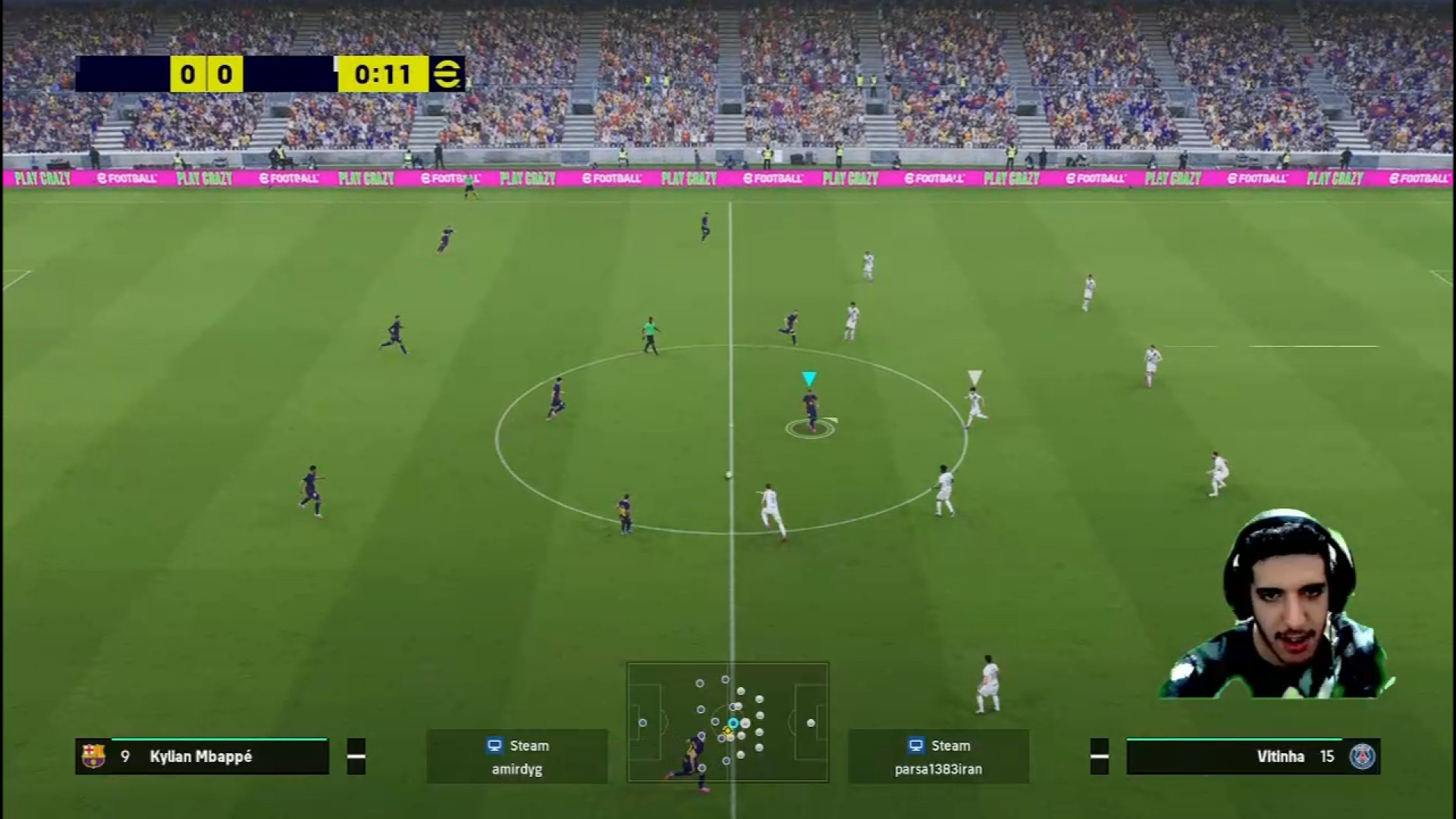This screenshot has width=1456, height=819.
Task: Select the Kylian Mbappé player panel
Action: coord(202,756)
